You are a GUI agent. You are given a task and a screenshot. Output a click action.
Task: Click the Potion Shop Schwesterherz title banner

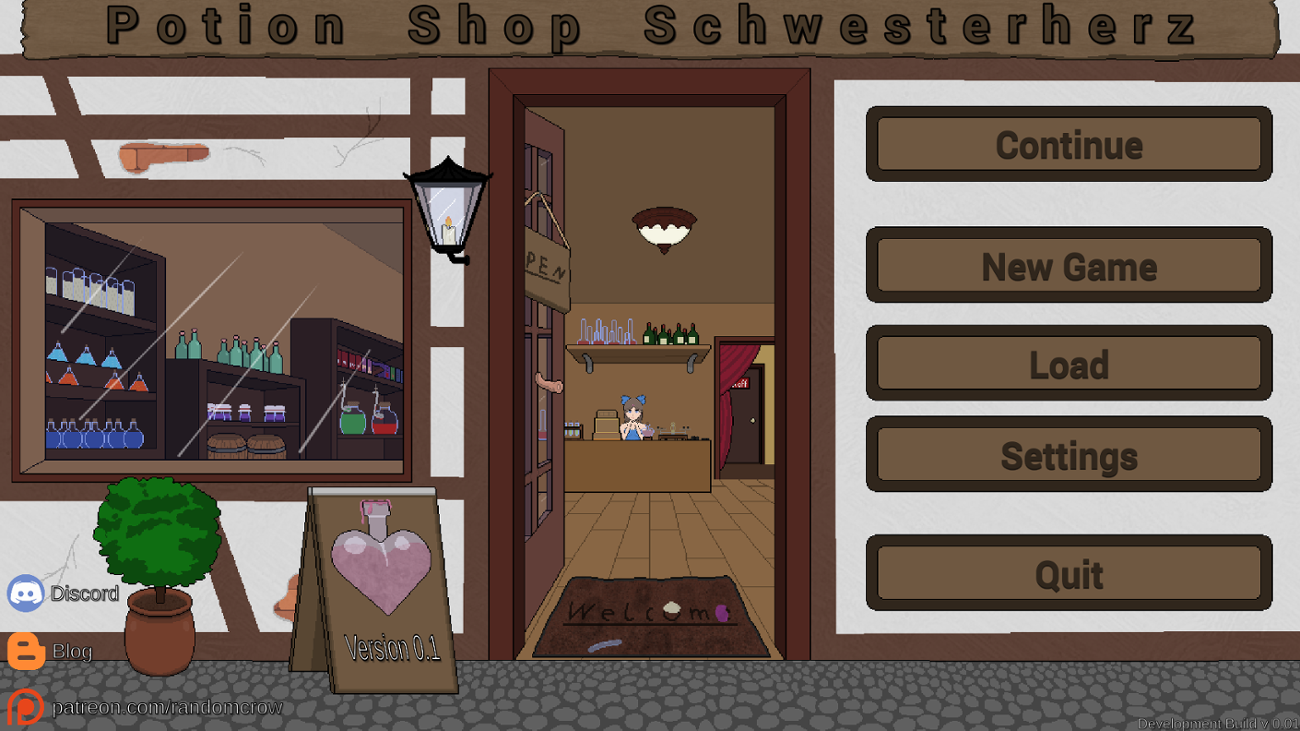650,27
